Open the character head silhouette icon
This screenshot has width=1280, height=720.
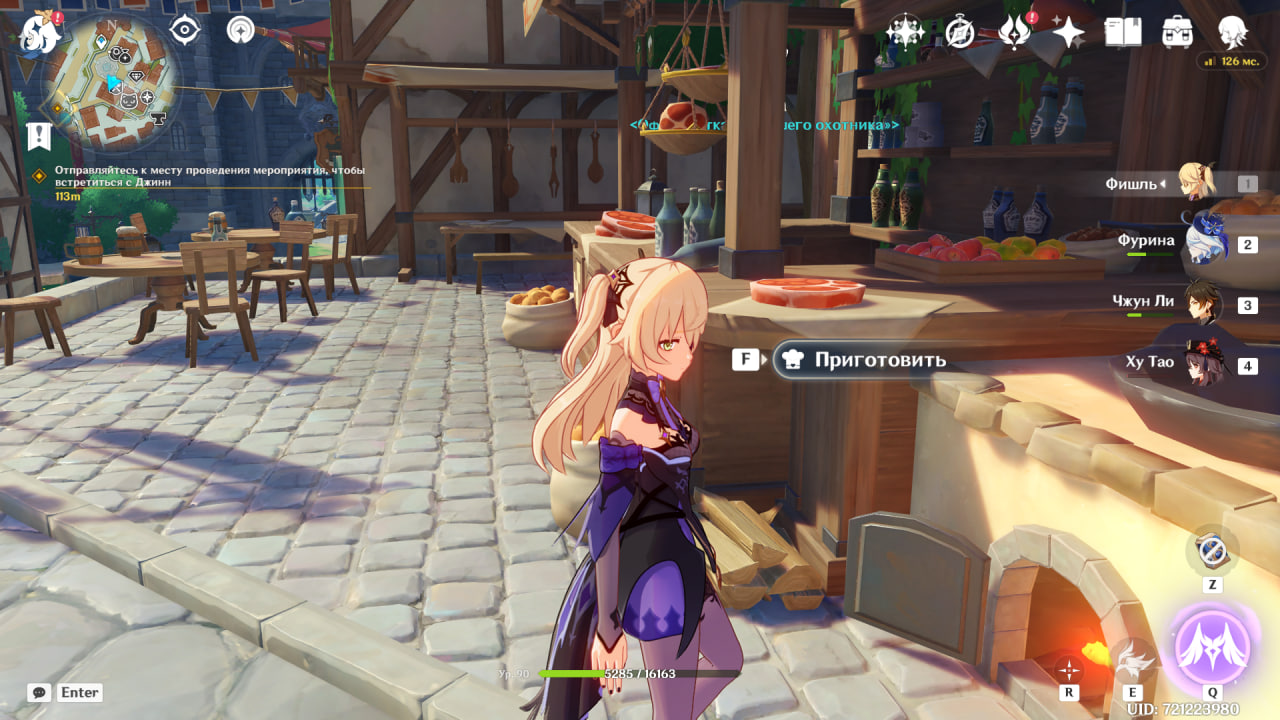[x=1232, y=32]
